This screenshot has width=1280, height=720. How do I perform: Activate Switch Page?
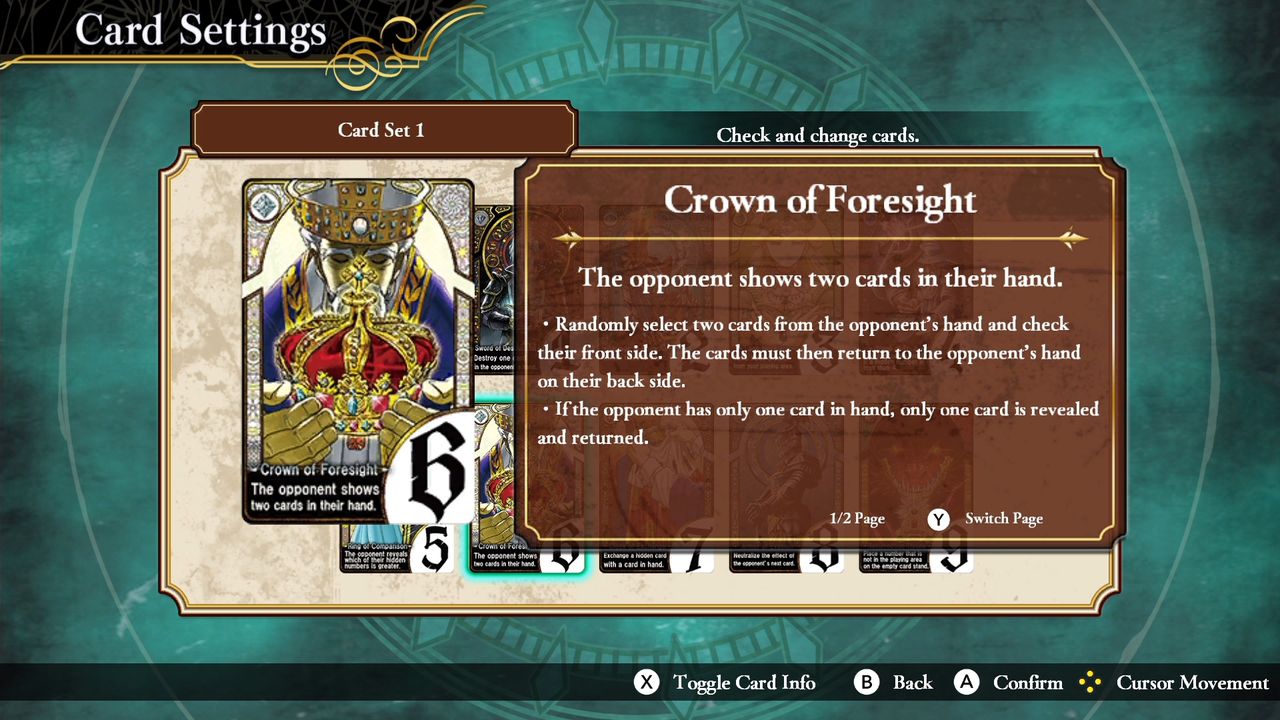click(1002, 519)
